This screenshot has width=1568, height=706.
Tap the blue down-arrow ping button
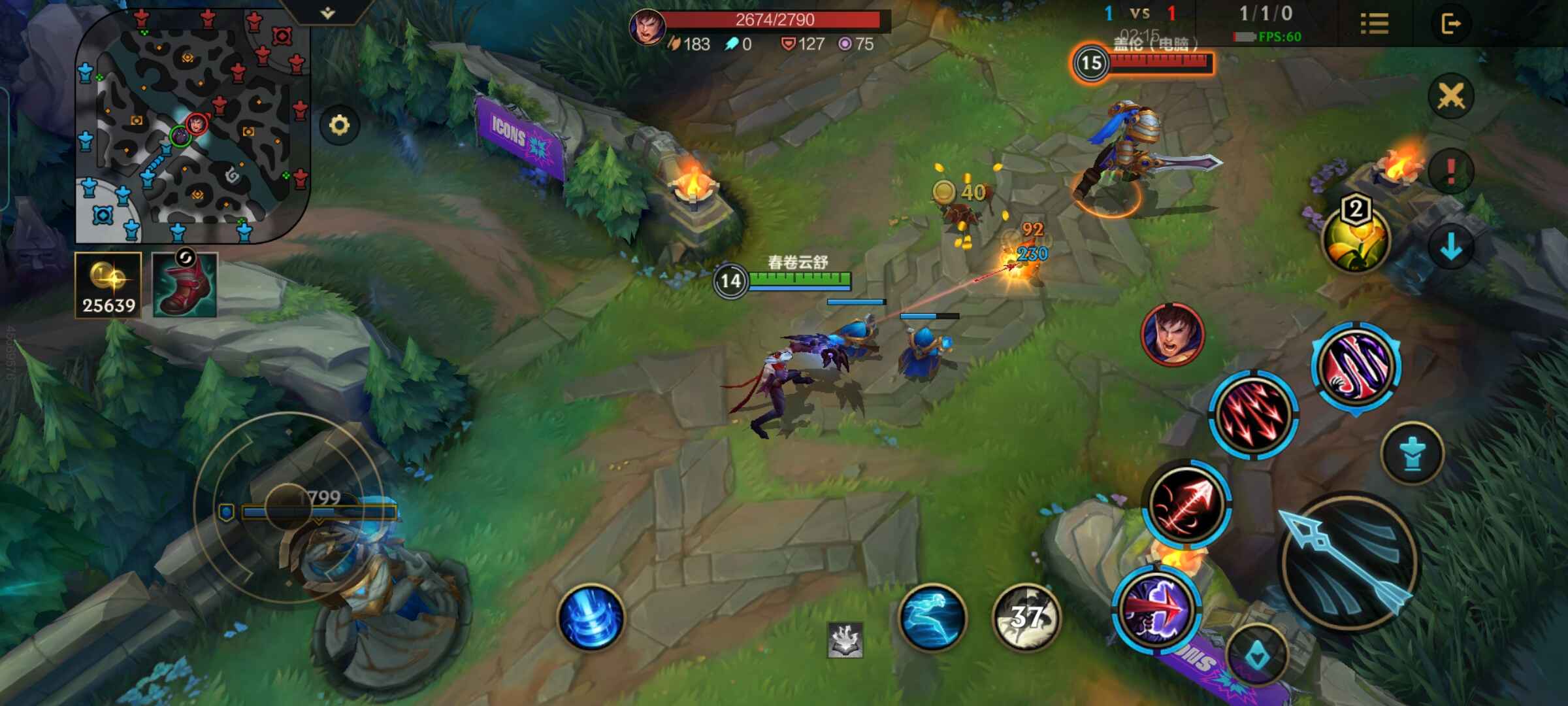coord(1450,247)
